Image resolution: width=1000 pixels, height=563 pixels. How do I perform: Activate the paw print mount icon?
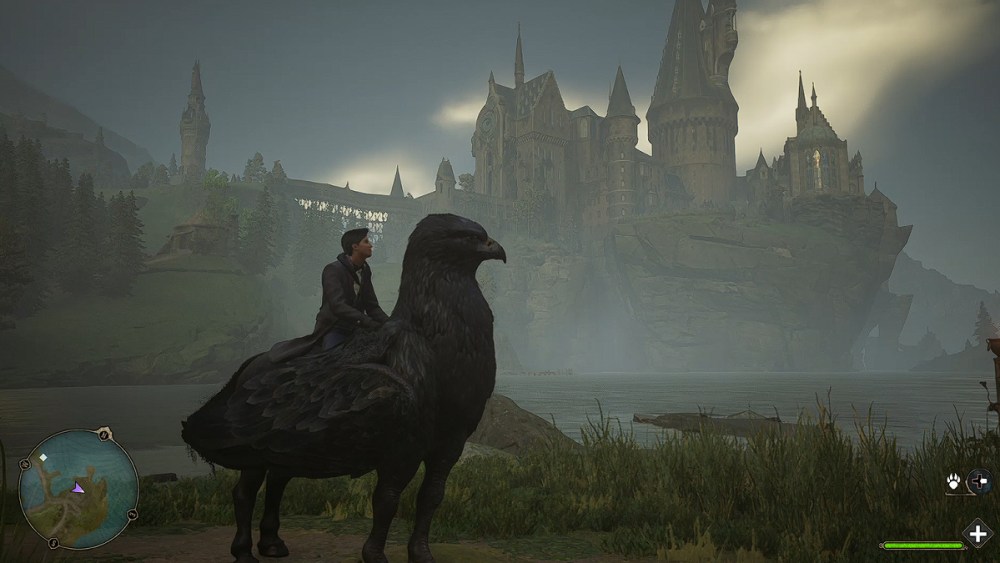coord(953,482)
